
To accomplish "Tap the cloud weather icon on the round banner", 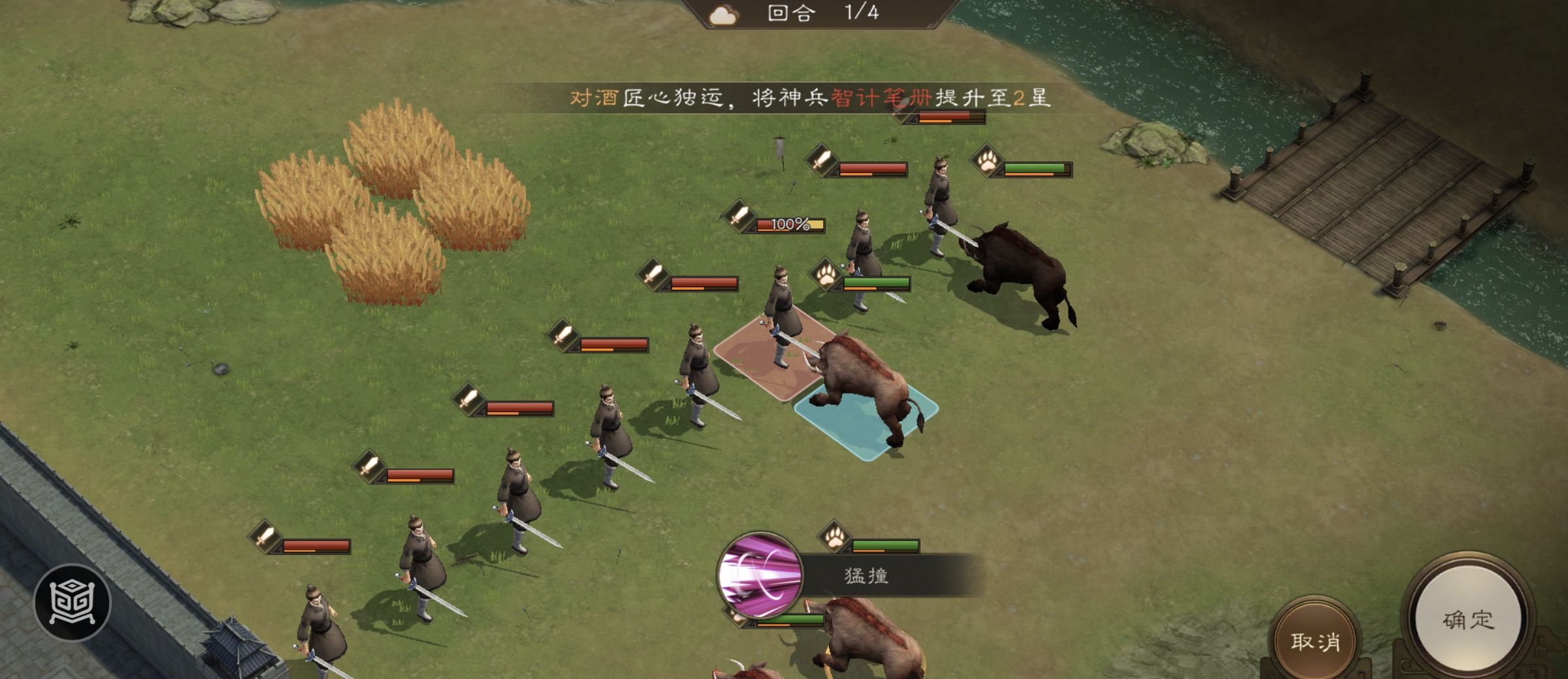I will 723,16.
